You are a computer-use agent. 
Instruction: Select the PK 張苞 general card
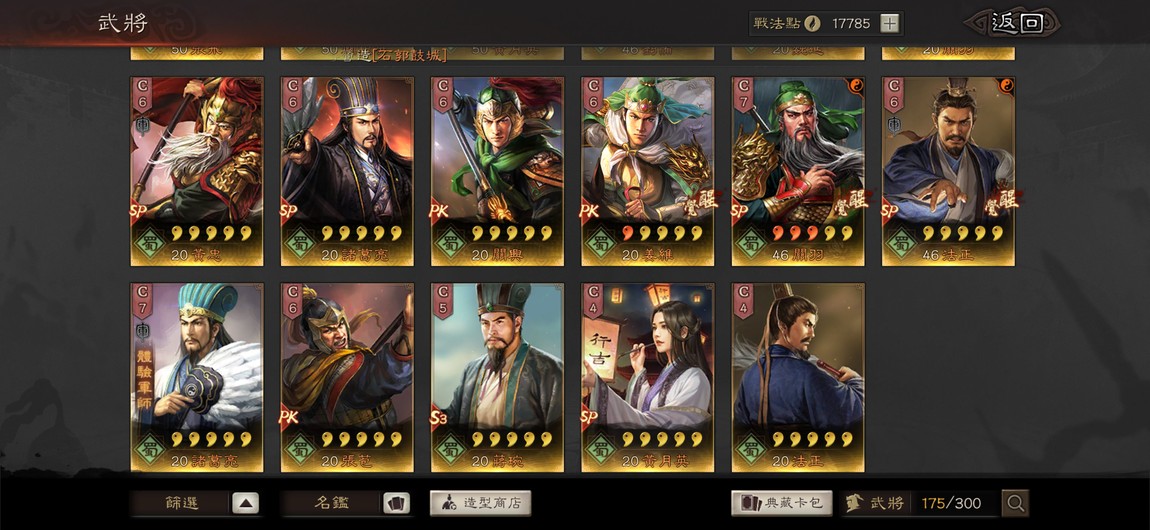(x=347, y=376)
